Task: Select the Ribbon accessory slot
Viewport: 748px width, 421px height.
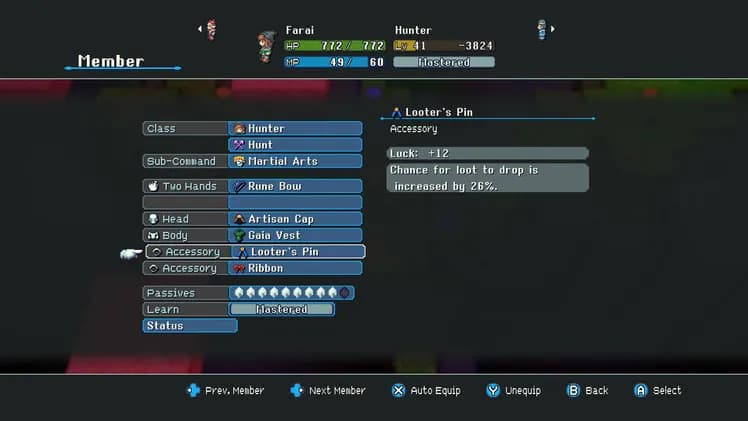Action: [295, 268]
